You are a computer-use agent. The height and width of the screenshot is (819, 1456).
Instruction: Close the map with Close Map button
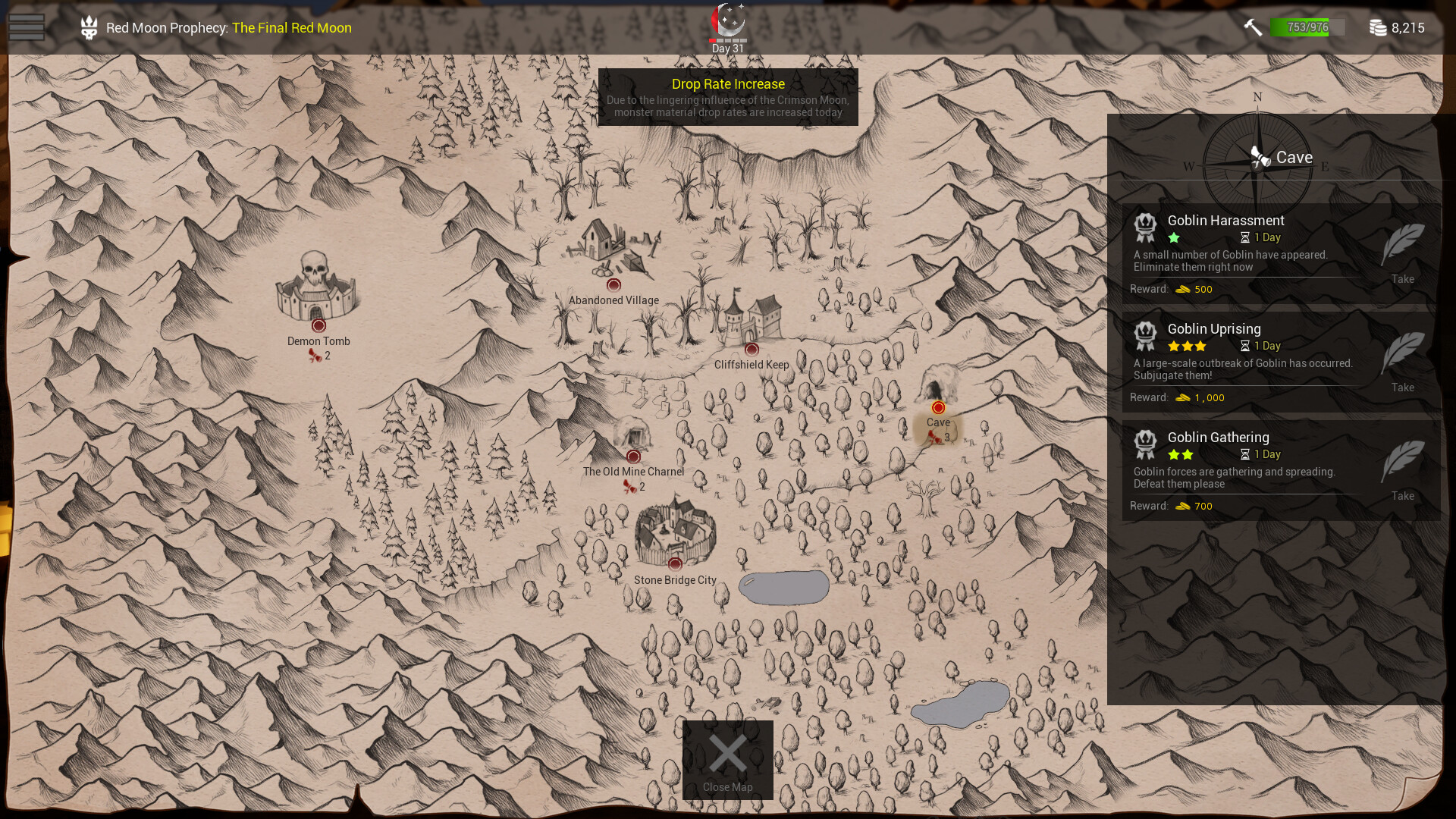pos(727,759)
